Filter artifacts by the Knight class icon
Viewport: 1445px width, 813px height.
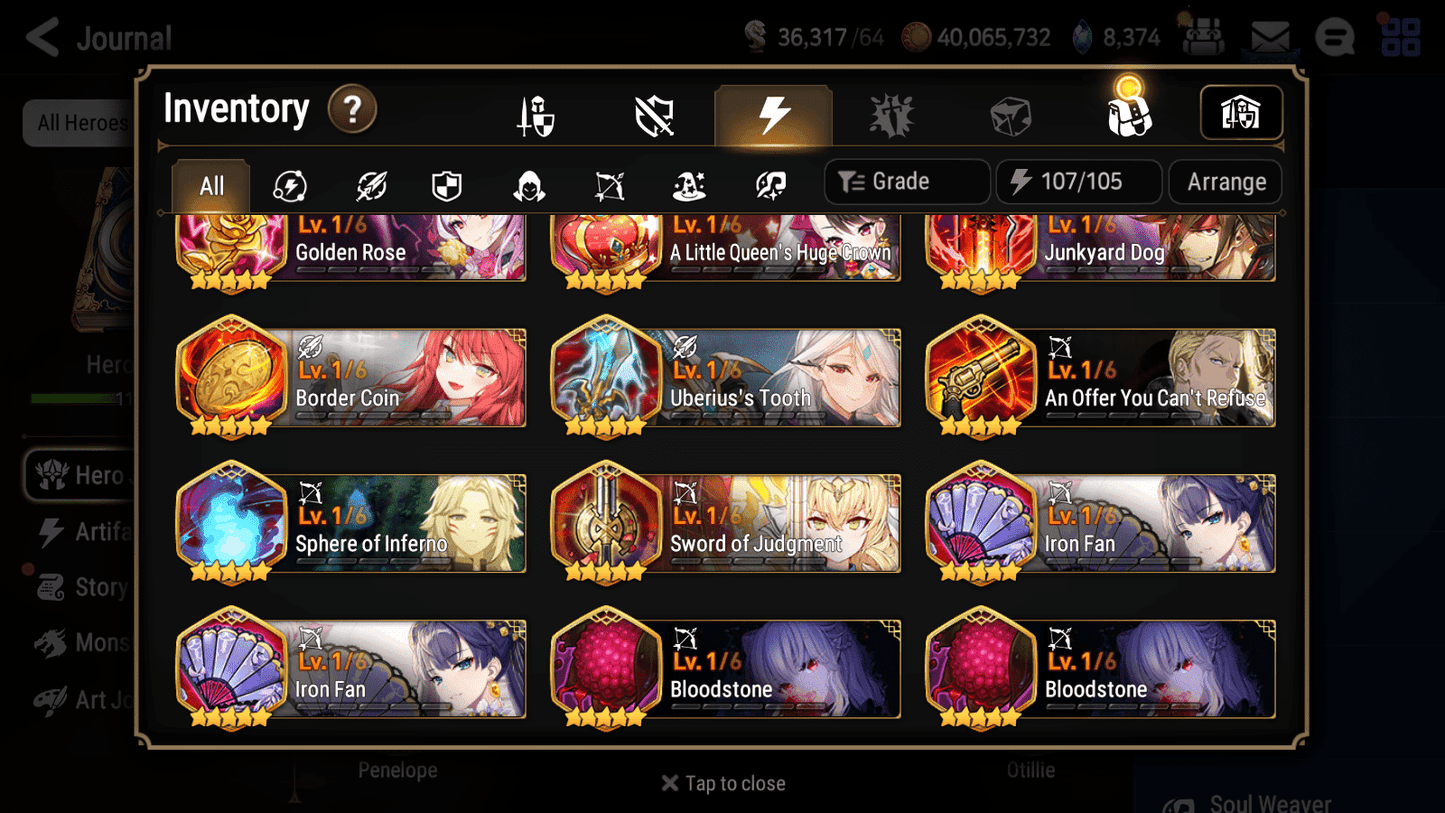446,184
